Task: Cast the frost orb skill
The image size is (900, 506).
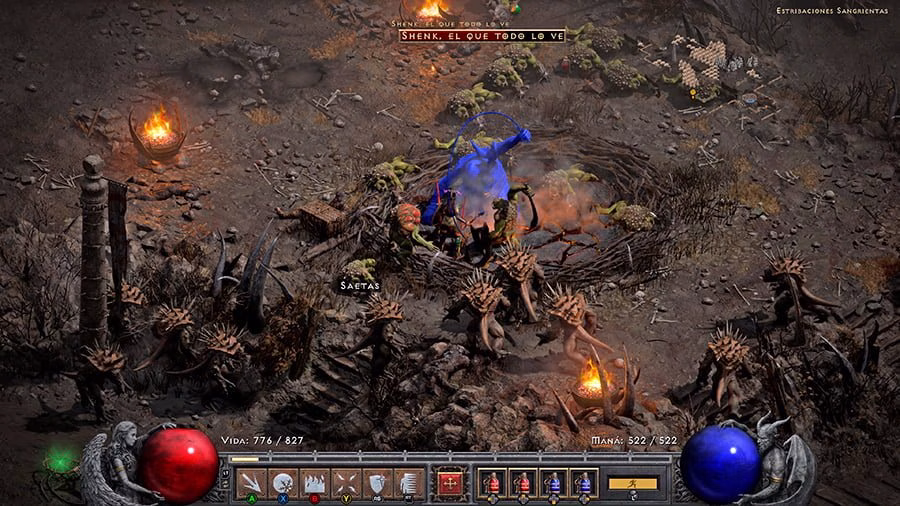Action: (x=282, y=483)
